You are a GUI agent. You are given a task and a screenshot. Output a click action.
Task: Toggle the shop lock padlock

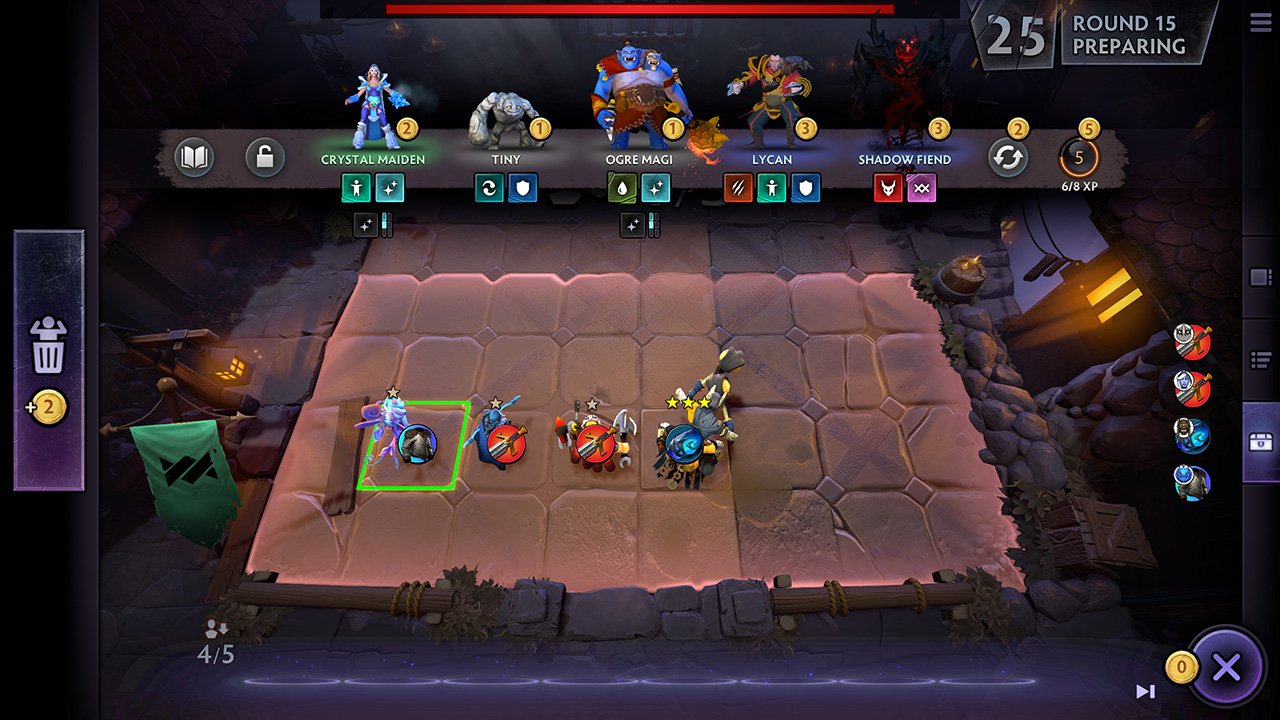[265, 158]
